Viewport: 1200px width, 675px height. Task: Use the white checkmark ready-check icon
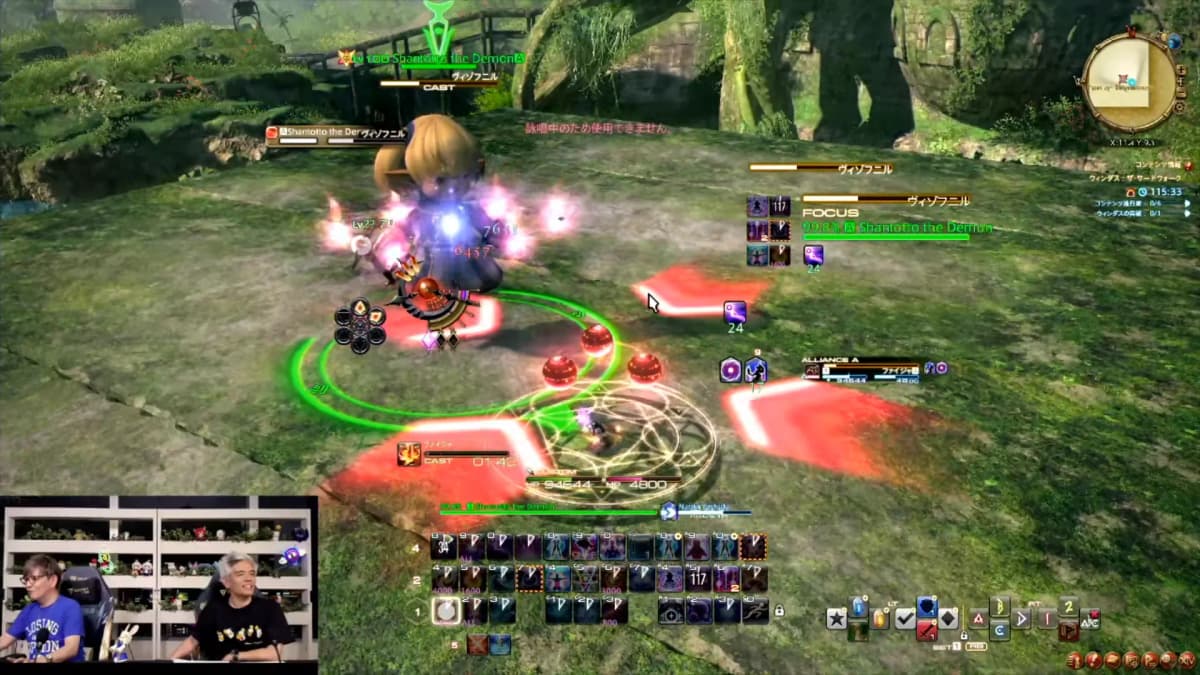[x=905, y=619]
